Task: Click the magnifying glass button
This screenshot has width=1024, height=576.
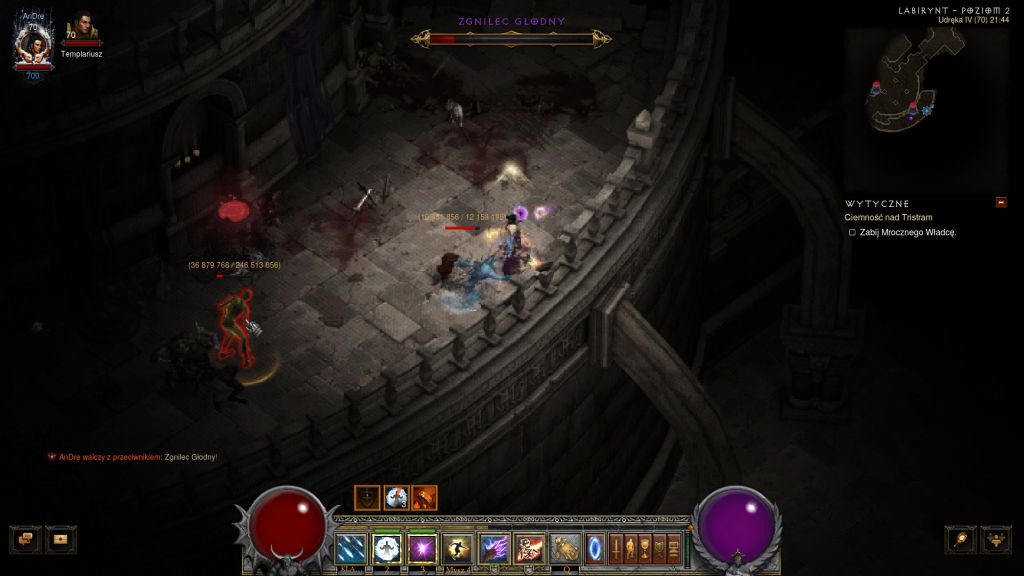Action: [x=961, y=539]
